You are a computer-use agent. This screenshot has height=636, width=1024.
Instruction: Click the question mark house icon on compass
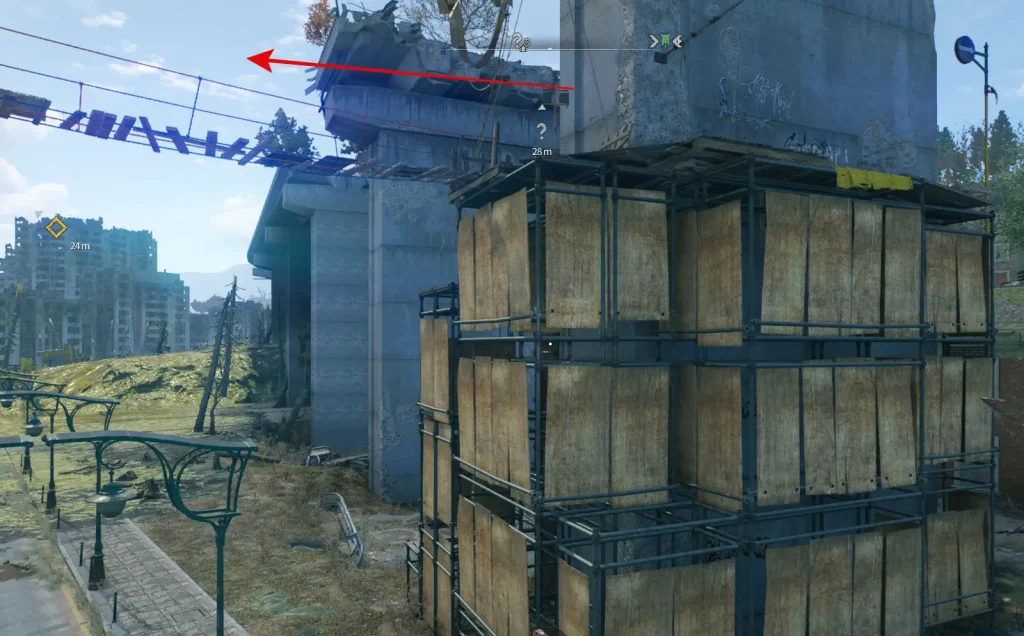point(520,42)
